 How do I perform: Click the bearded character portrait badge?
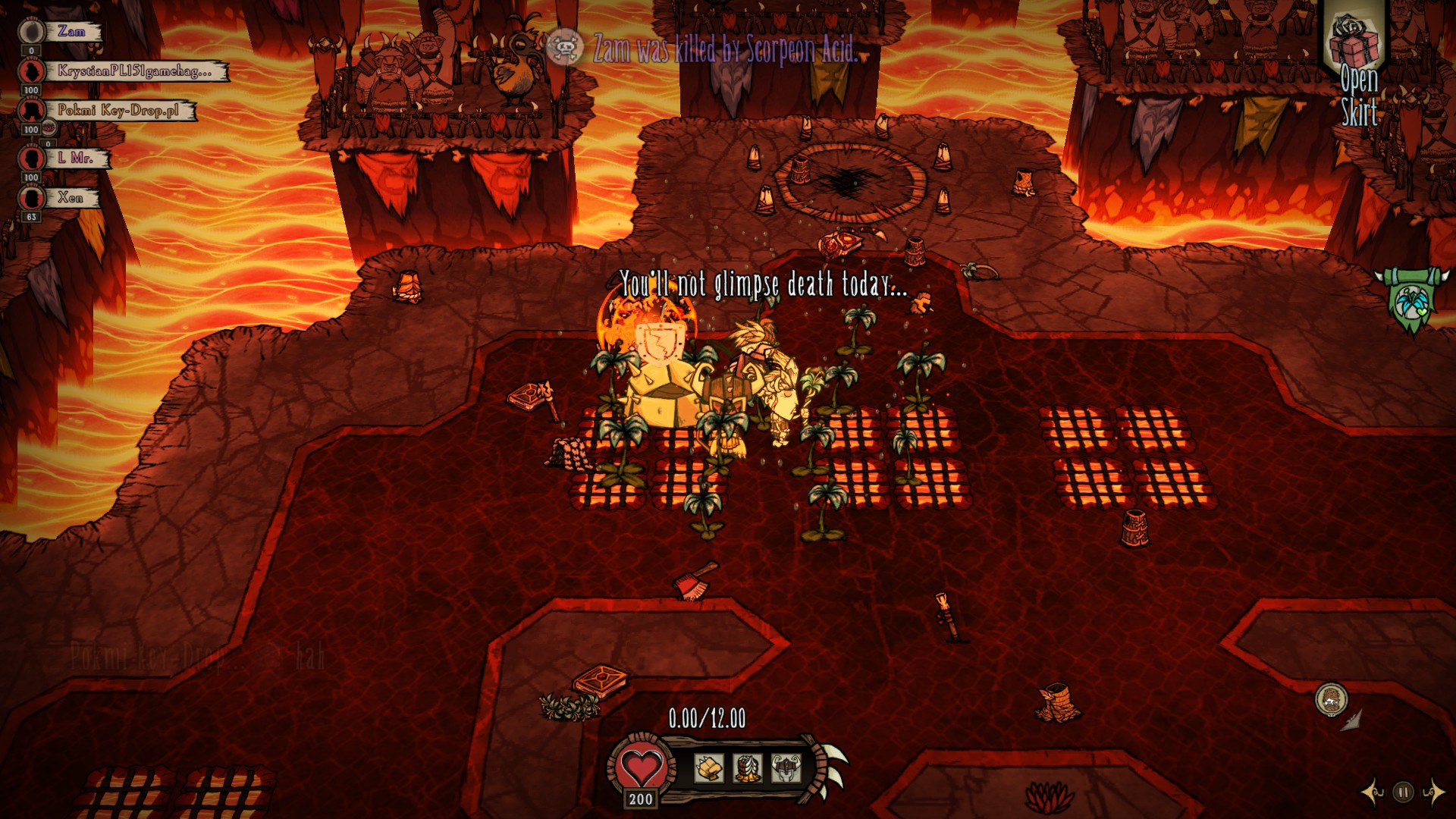pos(1331,698)
